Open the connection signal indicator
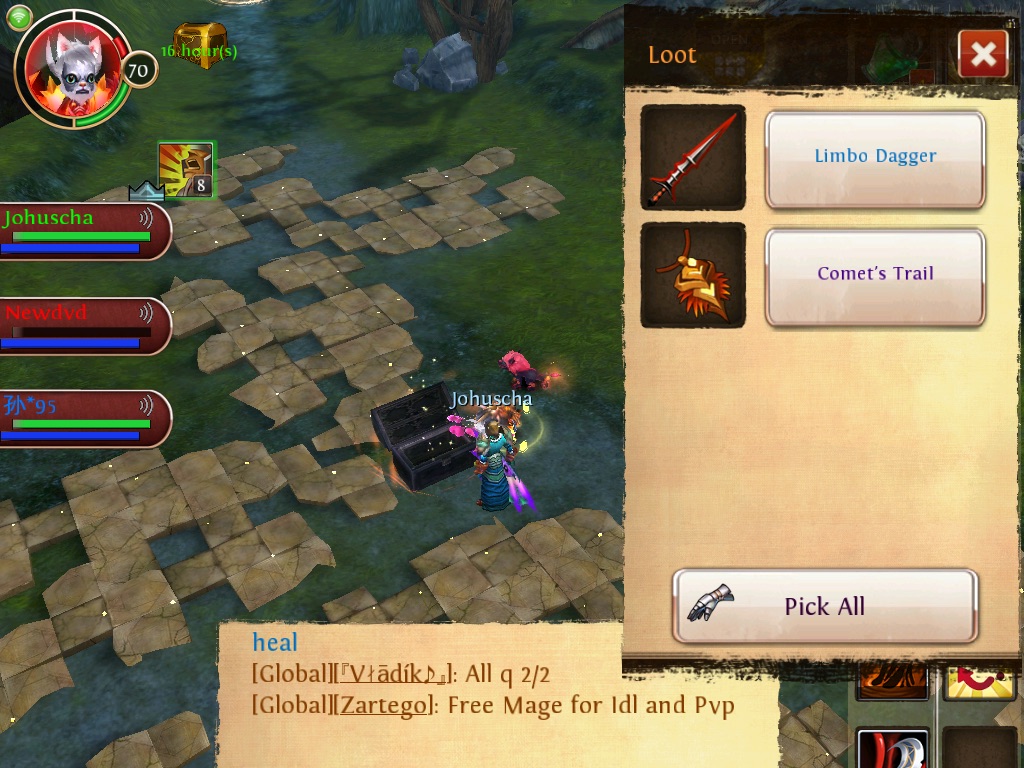Image resolution: width=1024 pixels, height=768 pixels. pyautogui.click(x=19, y=17)
